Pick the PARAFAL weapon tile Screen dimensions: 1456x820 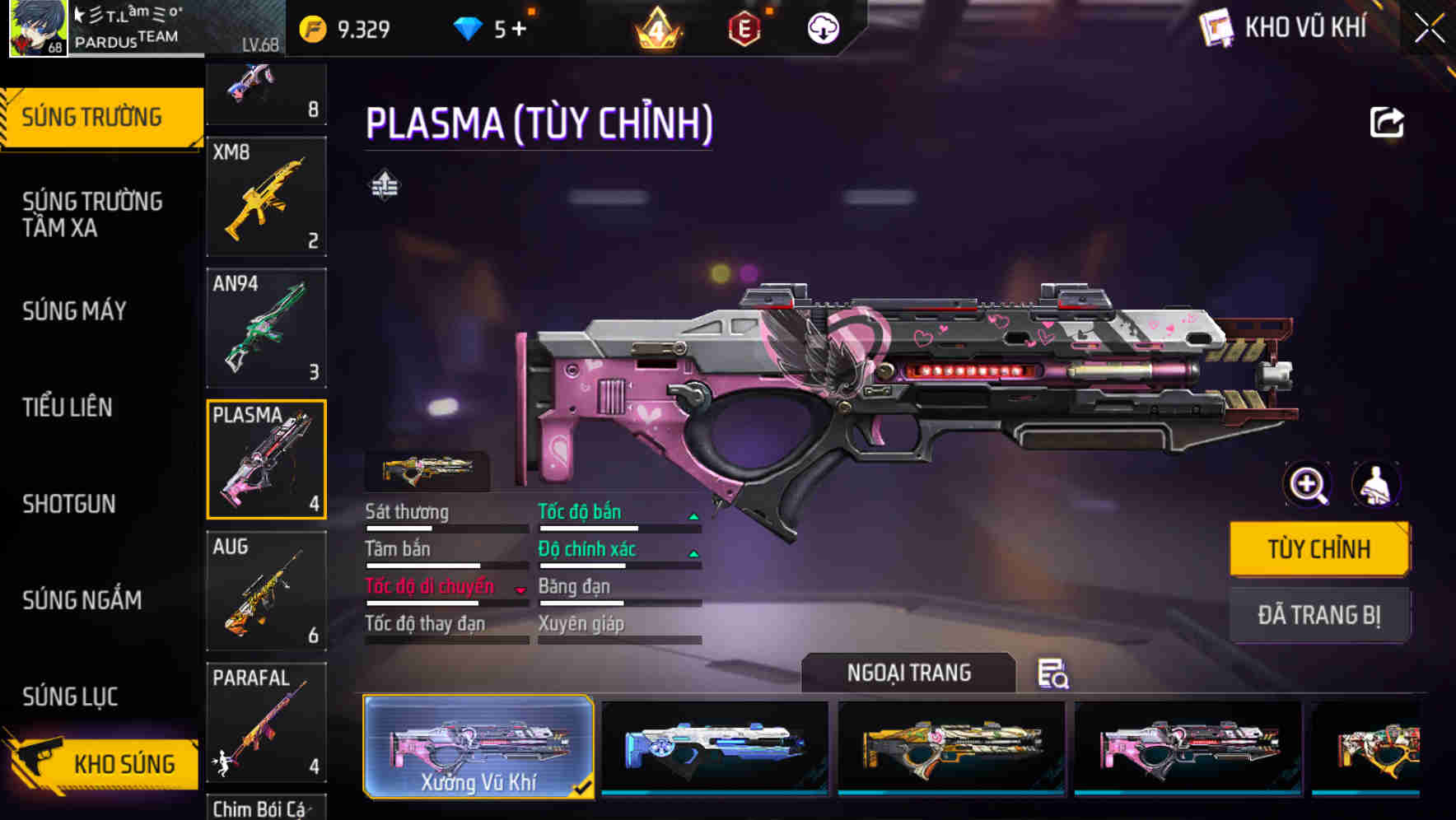pyautogui.click(x=266, y=722)
